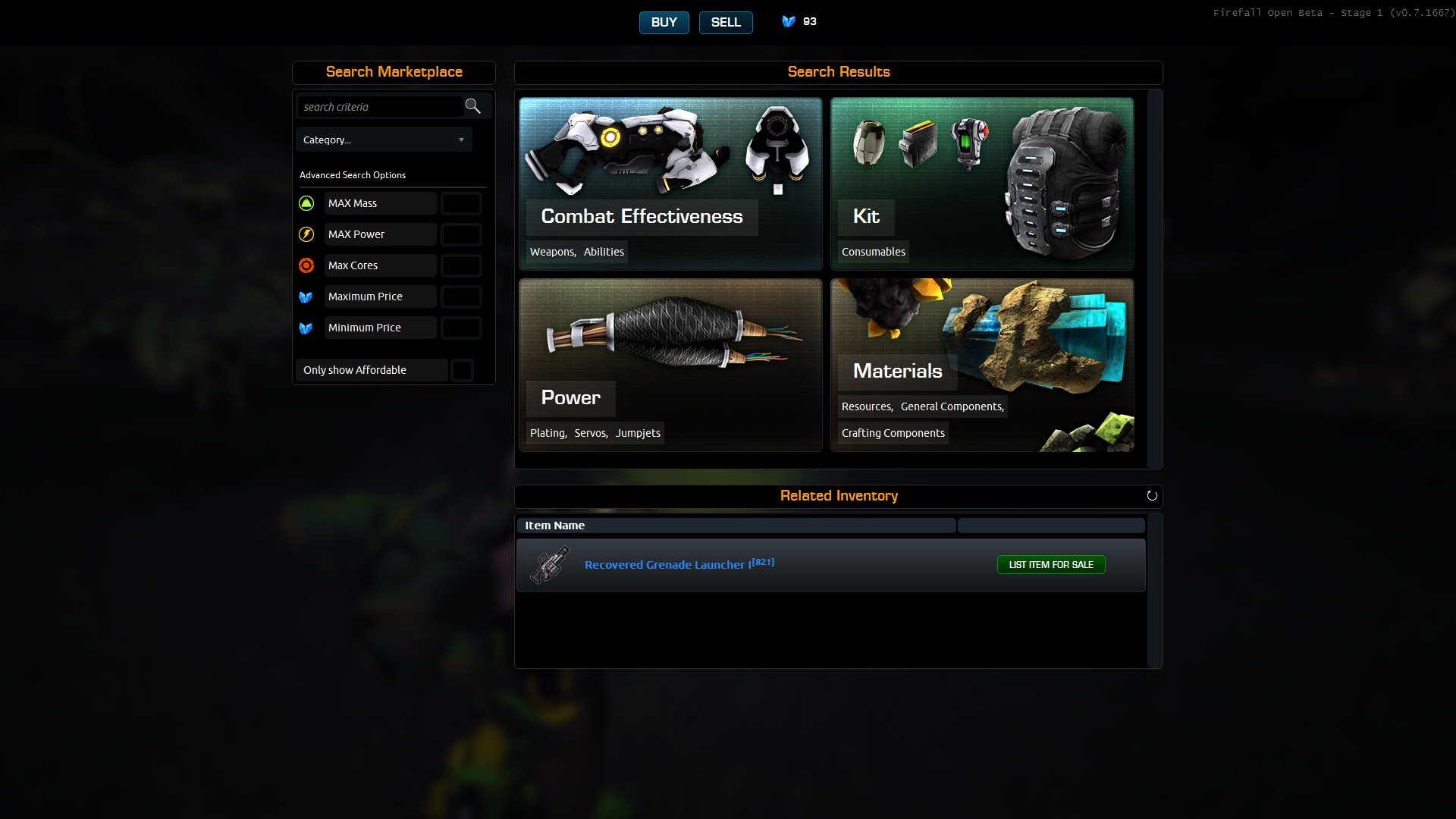Switch to the BUY tab
The image size is (1456, 819).
664,23
